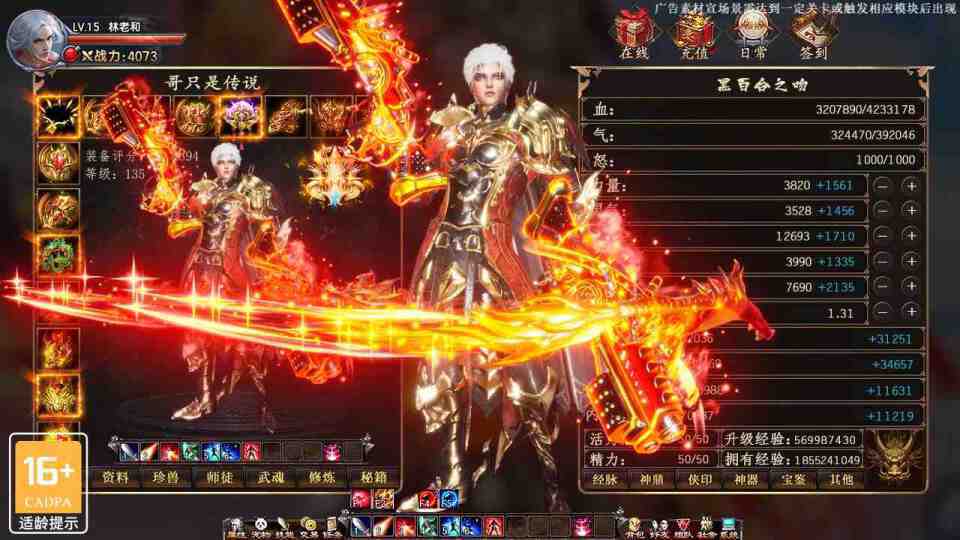Decrease the first attribute with its minus button

(x=883, y=185)
